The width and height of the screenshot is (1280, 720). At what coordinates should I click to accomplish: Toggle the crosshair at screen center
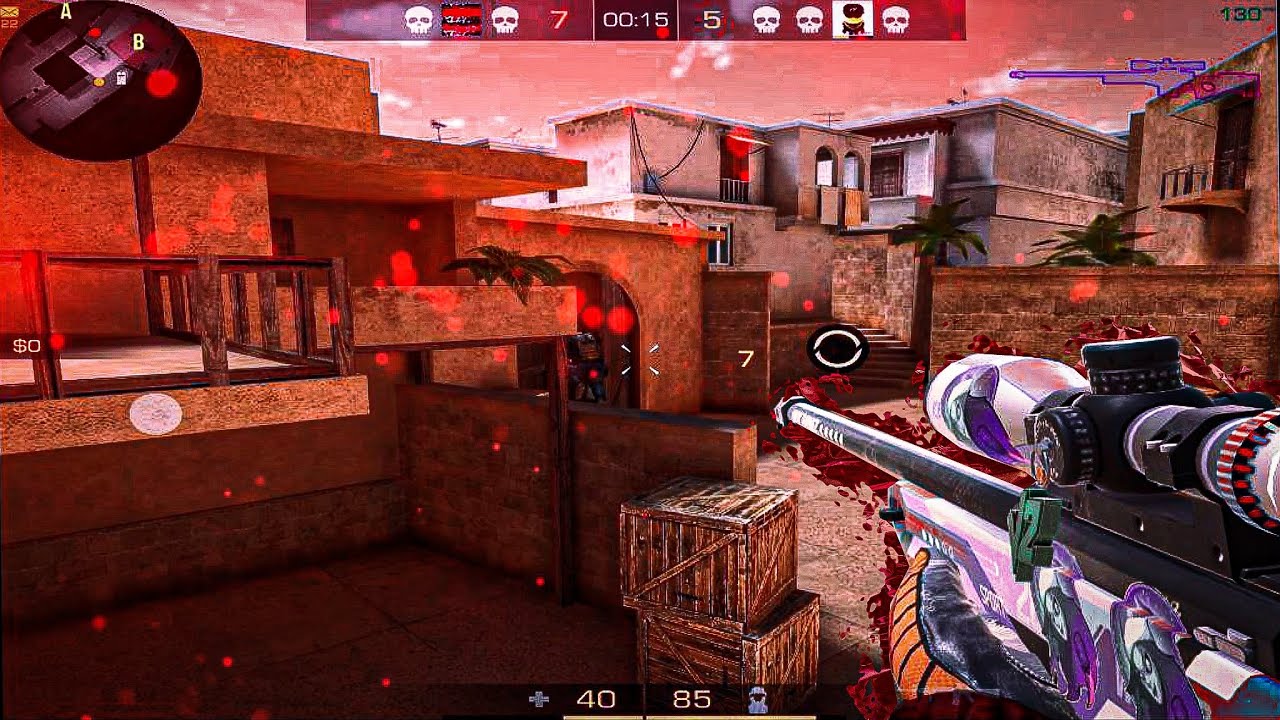coord(640,360)
